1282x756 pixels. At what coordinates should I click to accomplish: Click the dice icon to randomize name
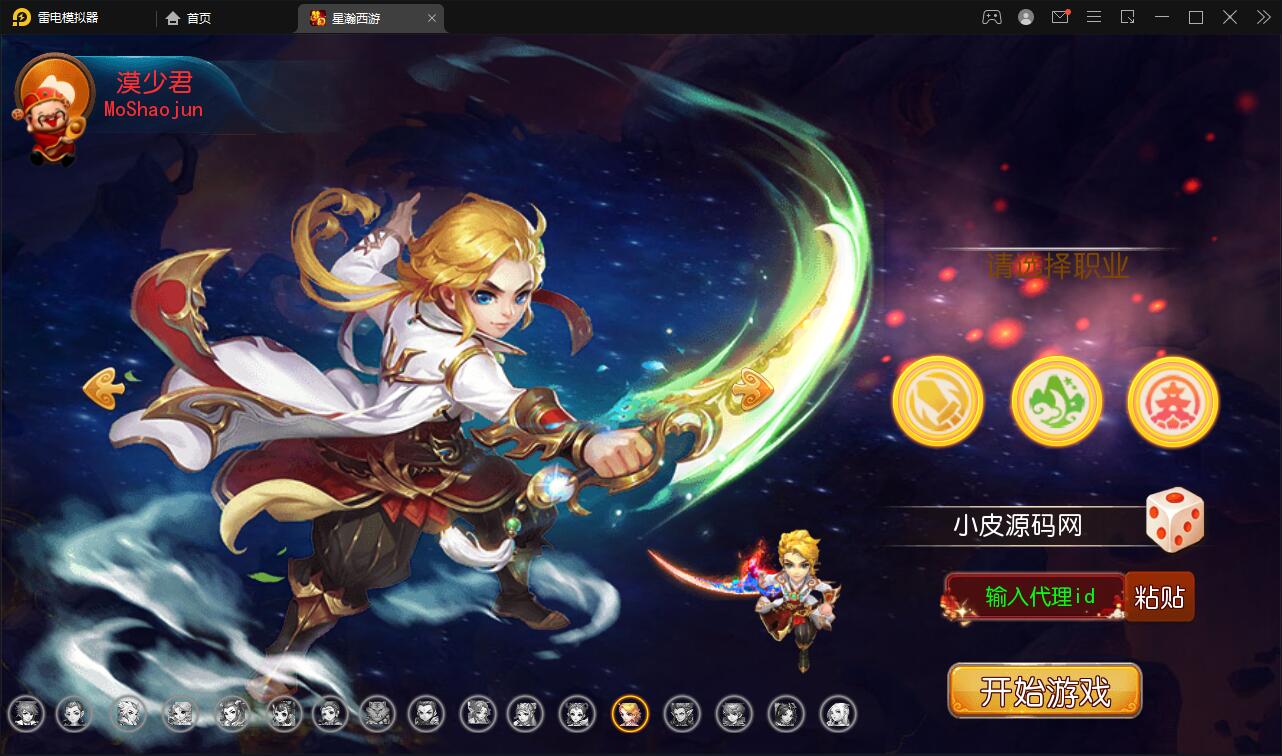tap(1174, 519)
